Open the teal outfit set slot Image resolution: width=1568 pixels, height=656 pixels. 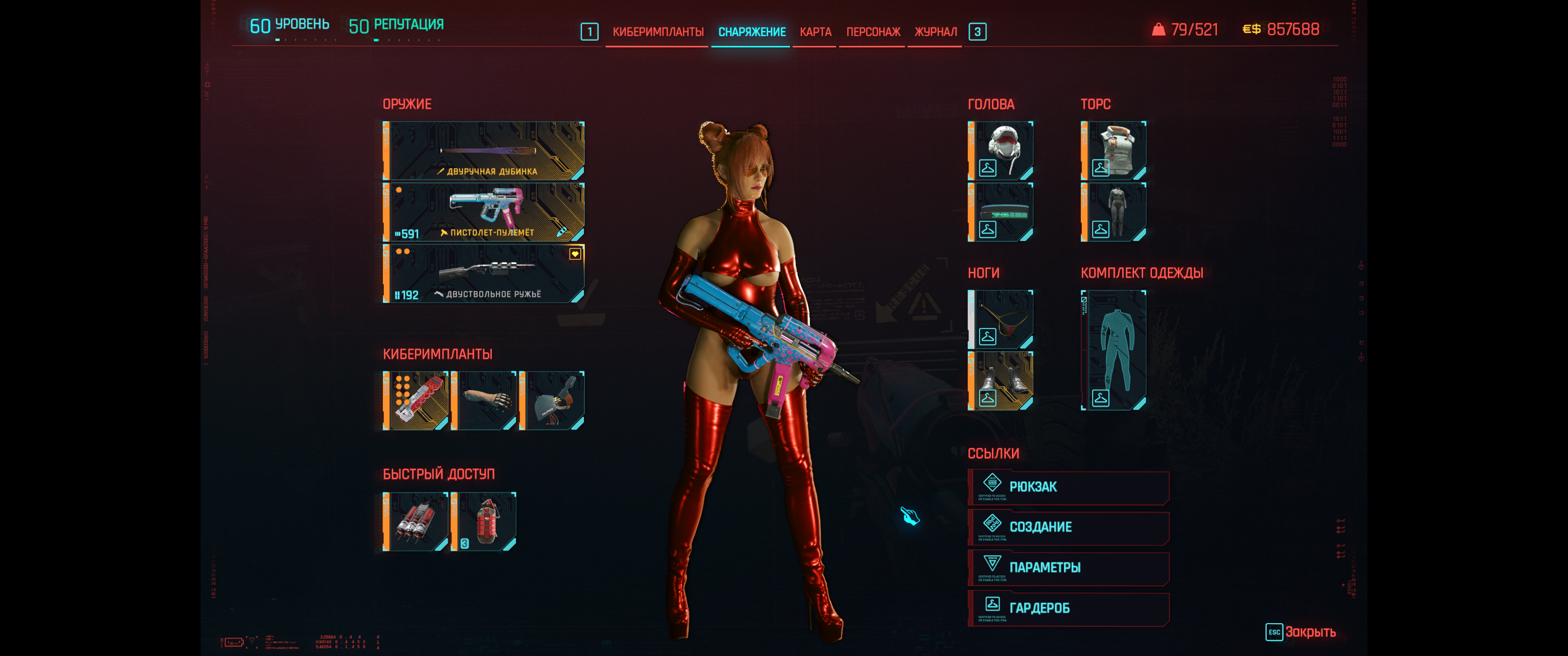coord(1113,350)
